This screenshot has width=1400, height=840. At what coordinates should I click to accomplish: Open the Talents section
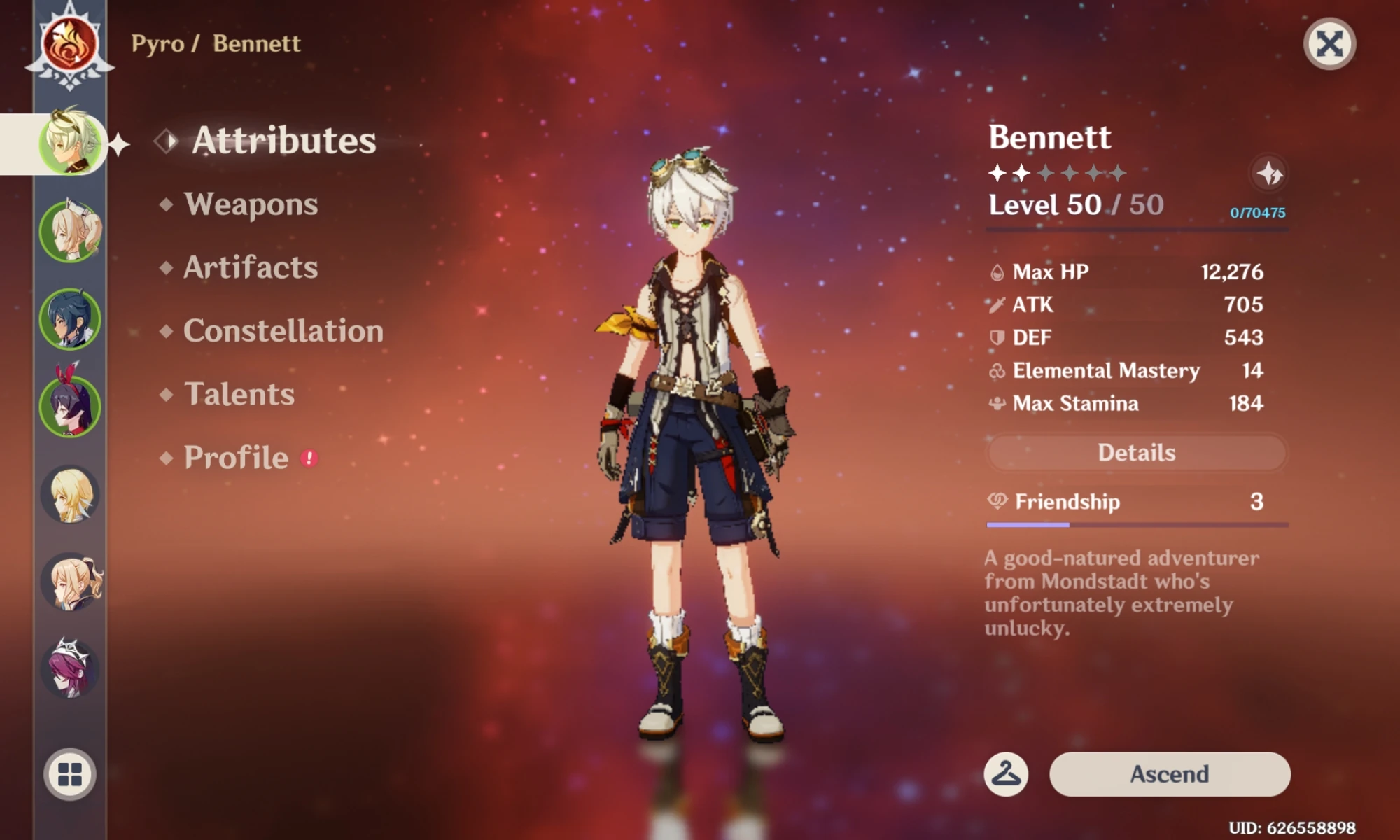(238, 394)
